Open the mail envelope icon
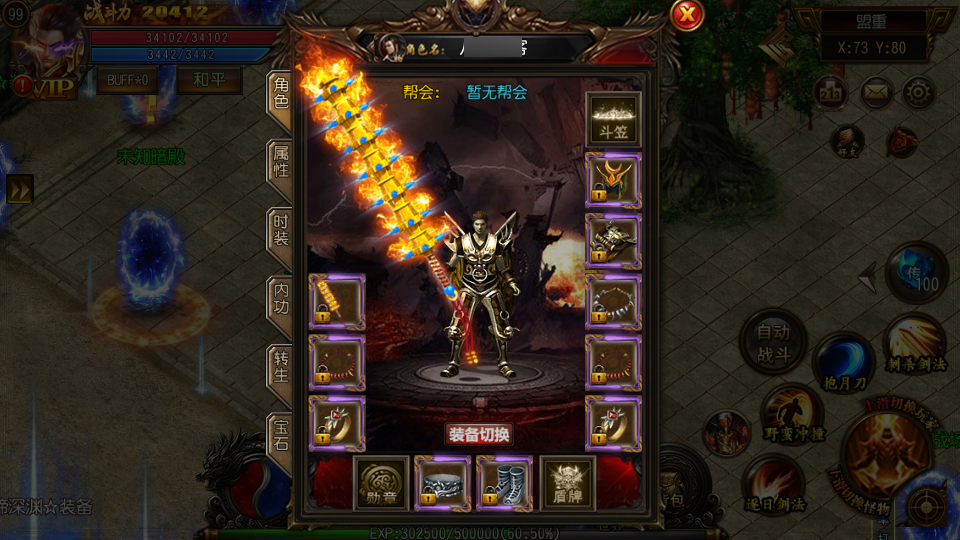 [x=876, y=93]
